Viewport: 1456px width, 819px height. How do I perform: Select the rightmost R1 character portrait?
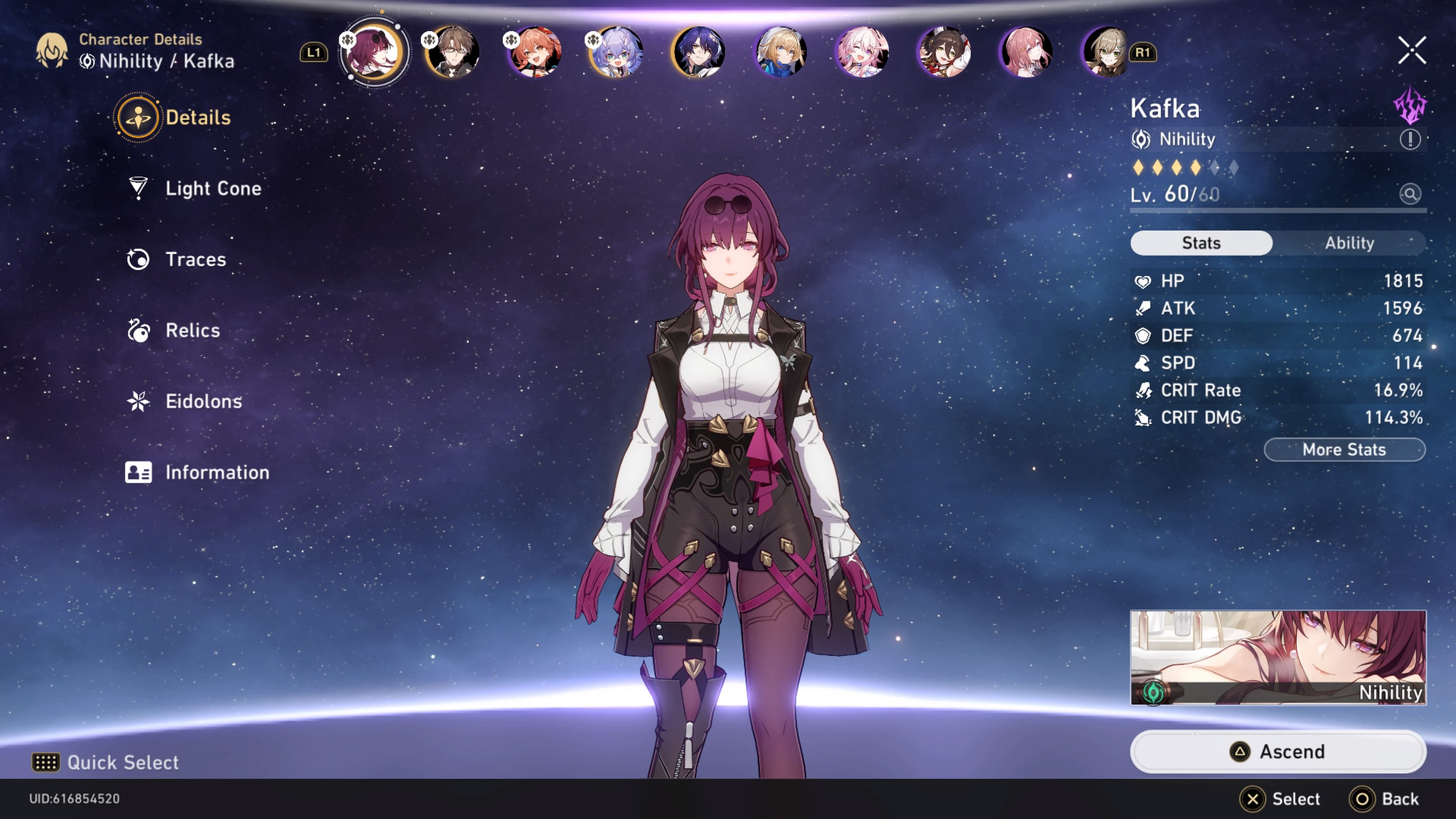1107,52
